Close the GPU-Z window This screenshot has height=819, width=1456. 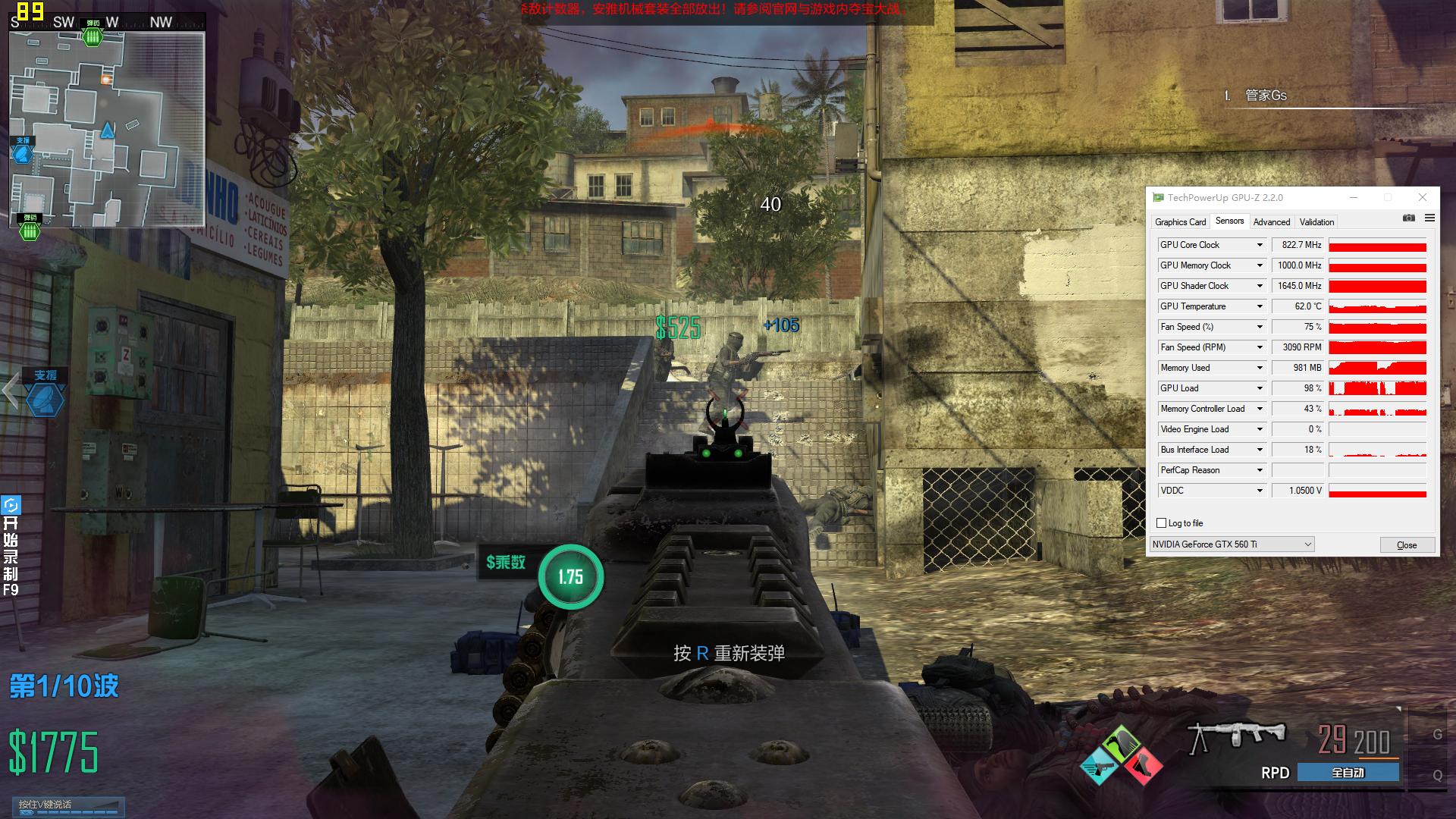(x=1423, y=197)
